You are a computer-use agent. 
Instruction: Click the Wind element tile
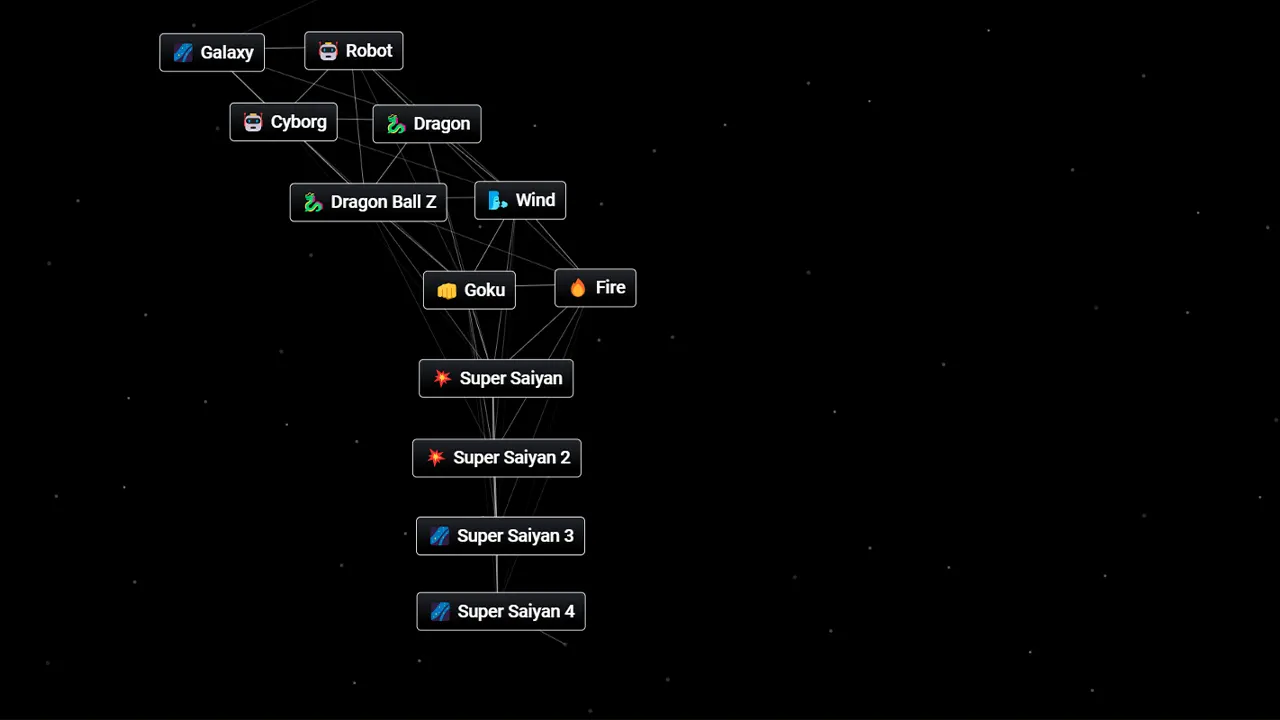point(520,199)
